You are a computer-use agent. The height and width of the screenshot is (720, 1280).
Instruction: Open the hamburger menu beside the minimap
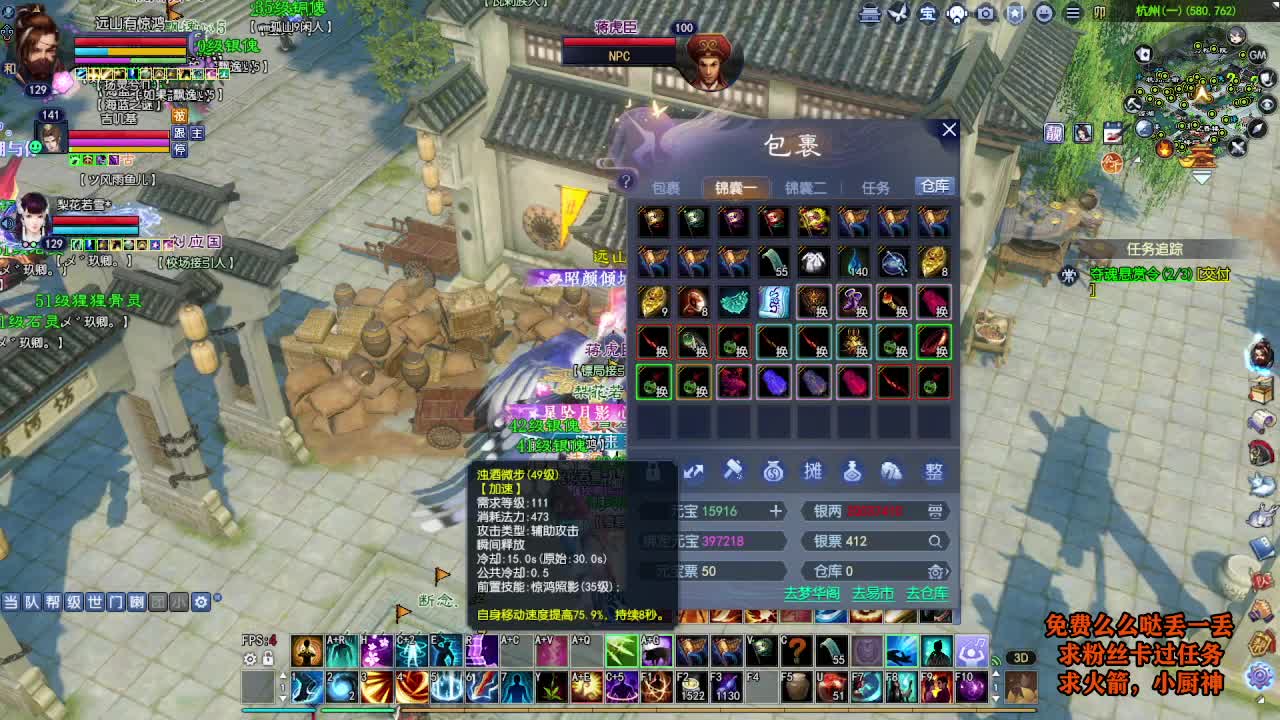[x=1074, y=12]
